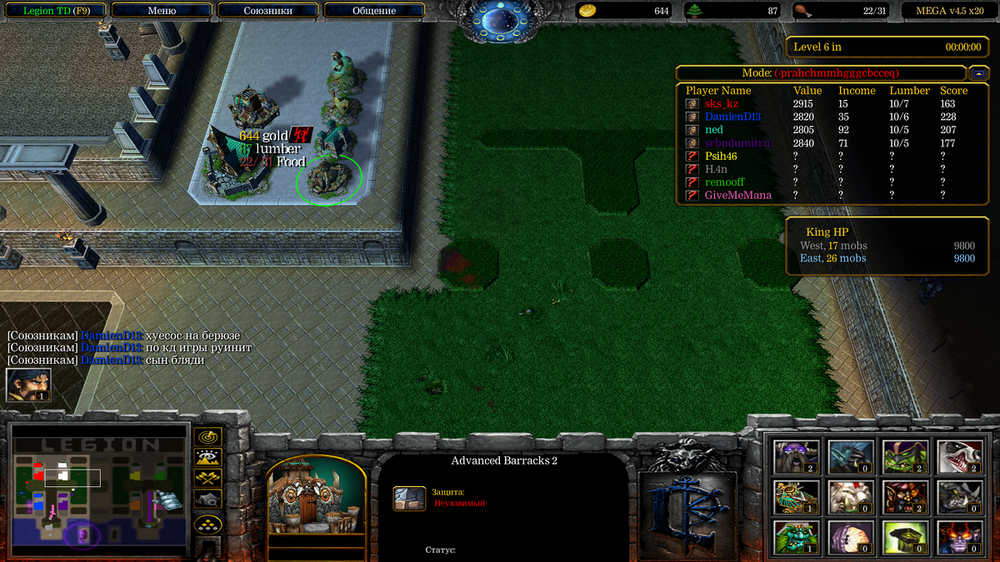This screenshot has width=1000, height=562.
Task: Toggle the crossed axes ally color button
Action: [208, 478]
